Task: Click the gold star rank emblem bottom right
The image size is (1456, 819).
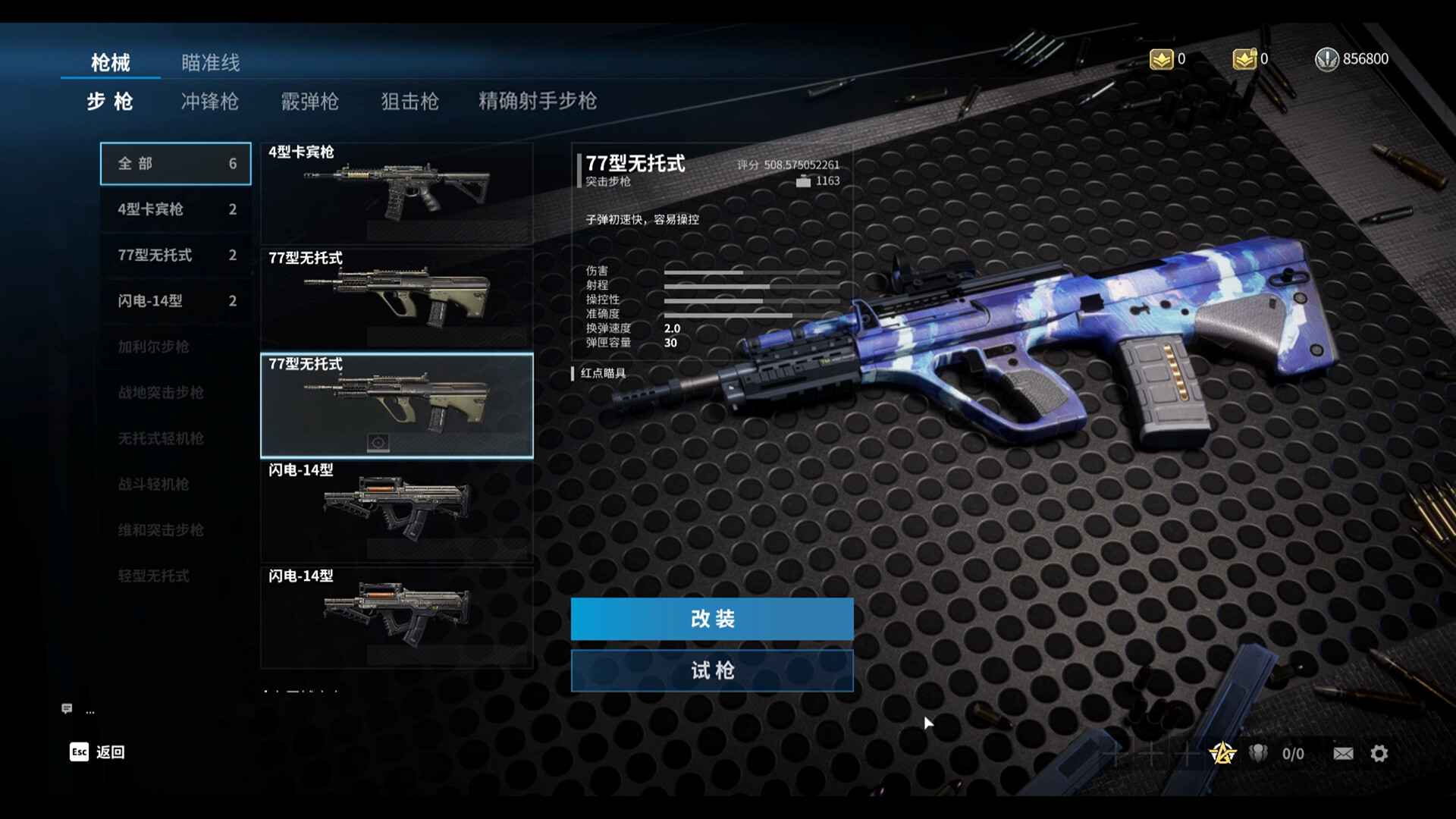Action: pyautogui.click(x=1222, y=753)
